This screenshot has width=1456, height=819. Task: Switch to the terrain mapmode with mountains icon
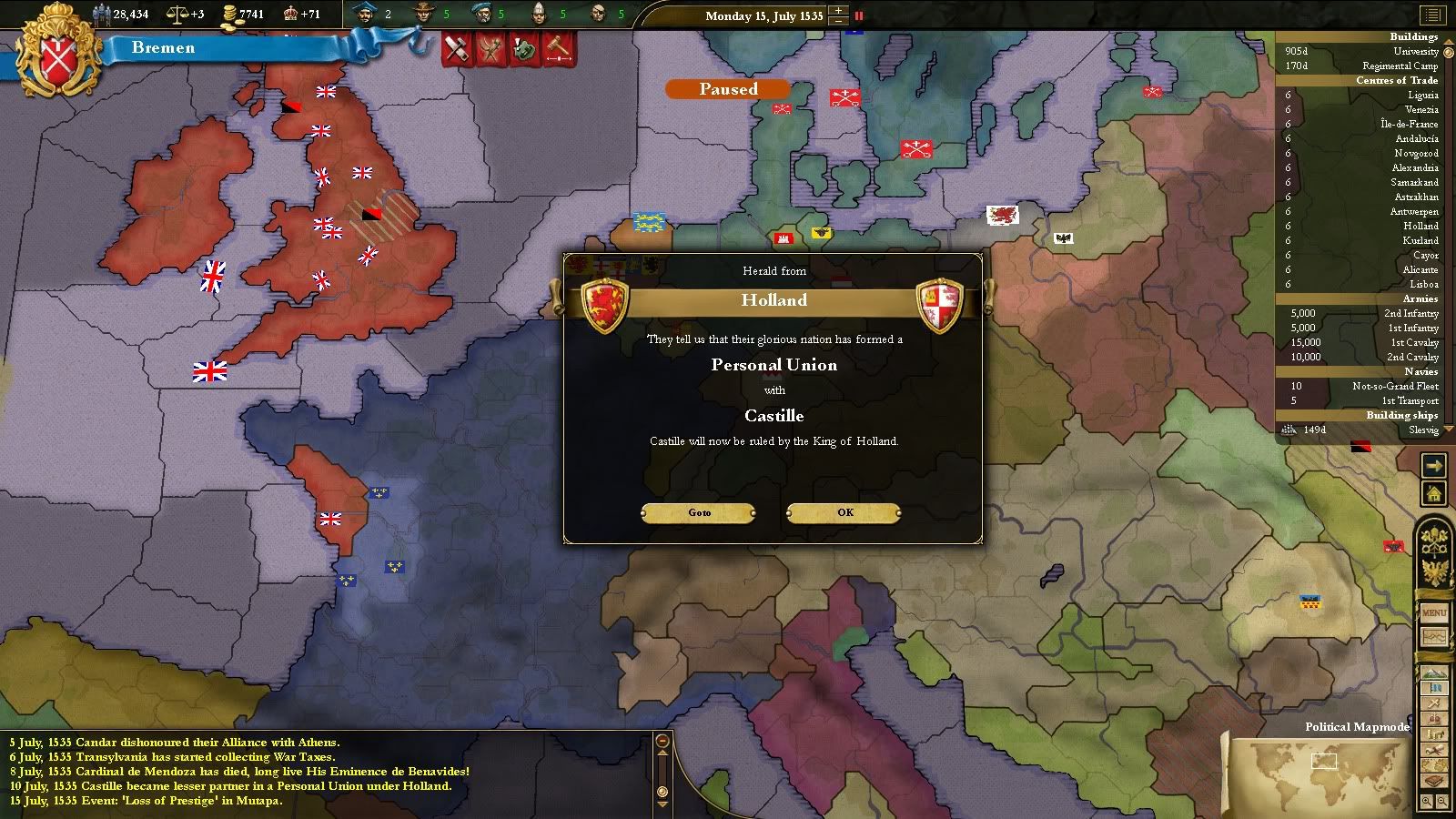coord(1434,672)
